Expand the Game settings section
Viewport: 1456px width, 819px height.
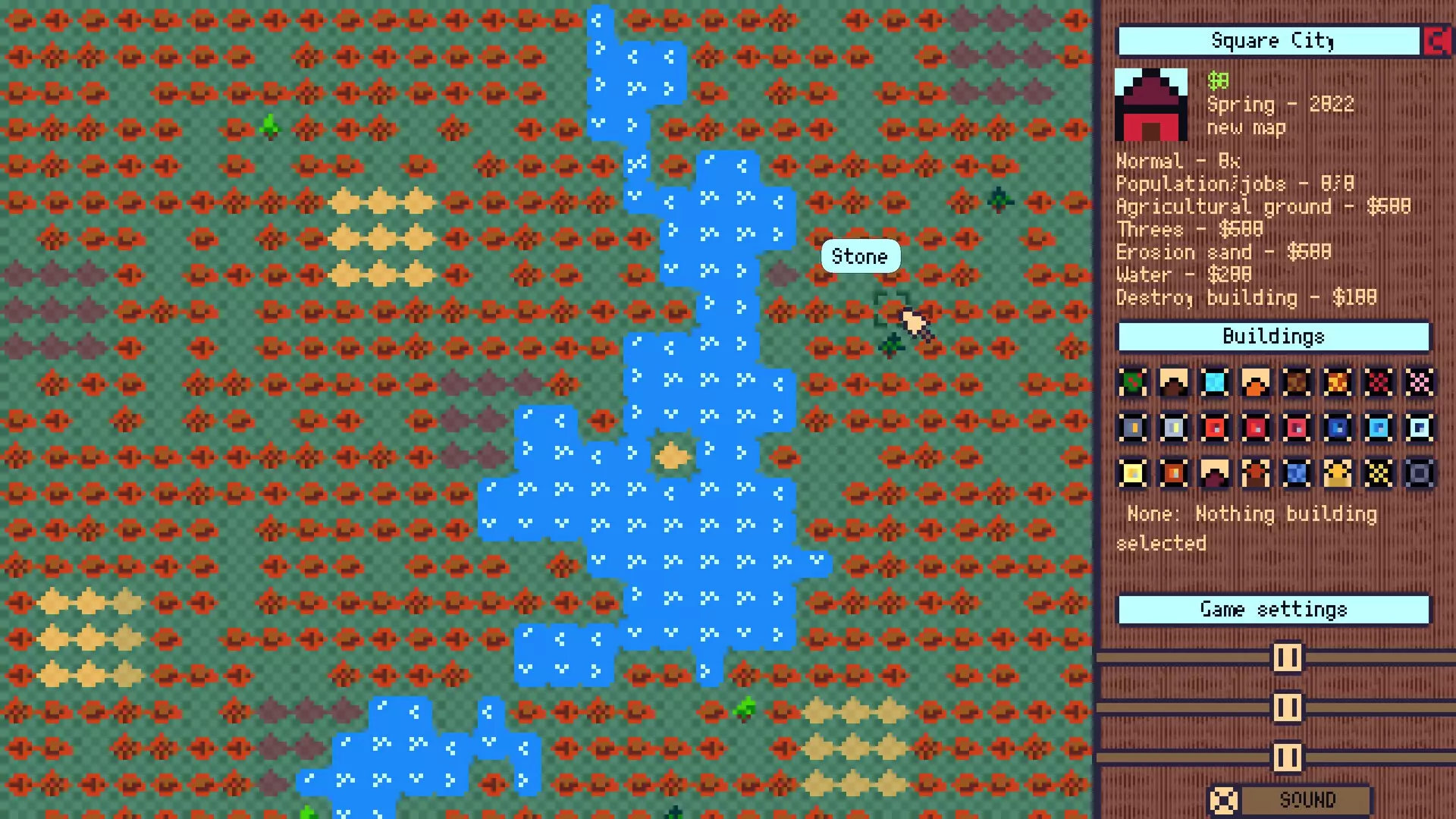[x=1272, y=608]
